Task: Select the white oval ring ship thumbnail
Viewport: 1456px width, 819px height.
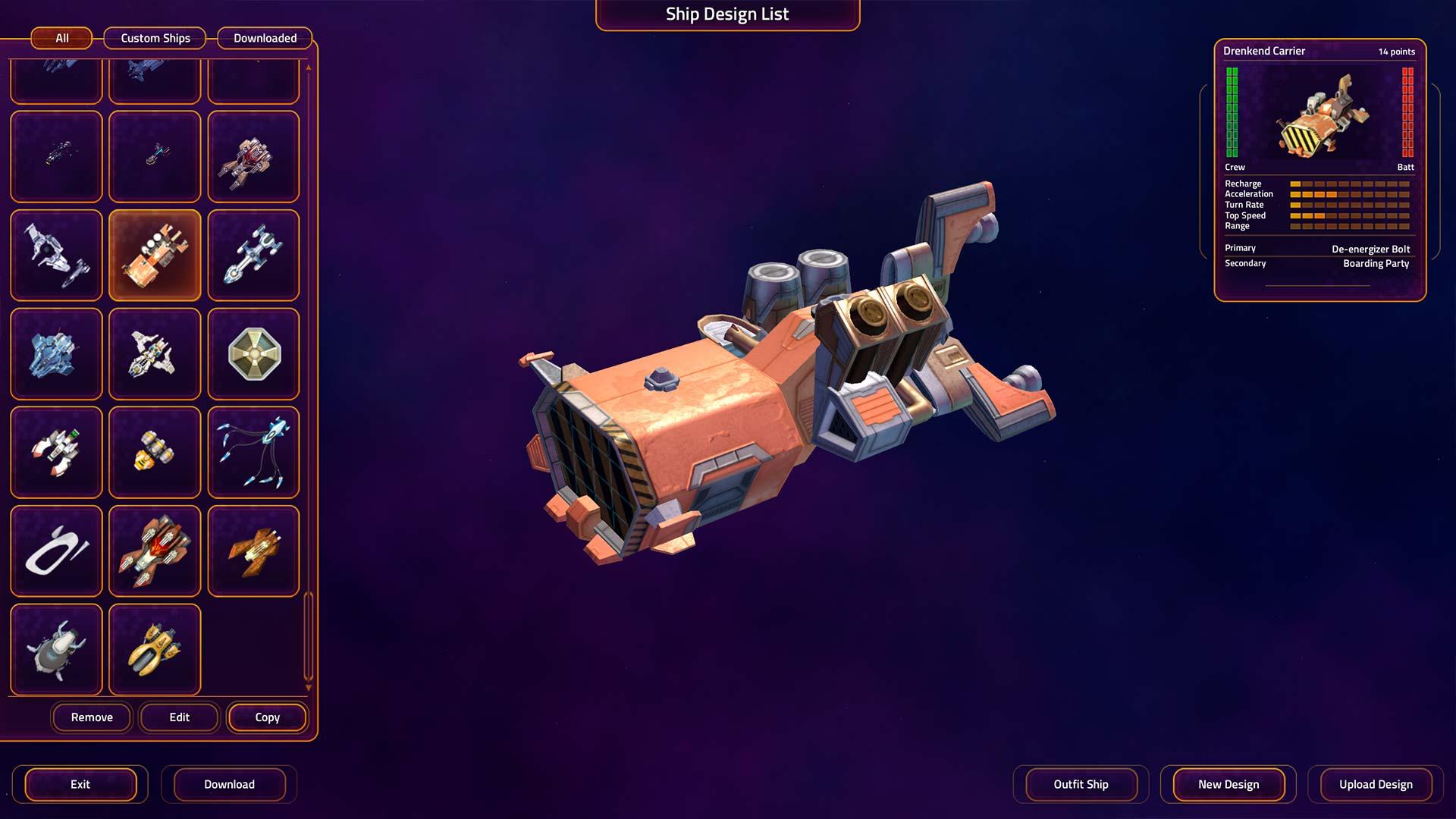Action: [x=56, y=551]
